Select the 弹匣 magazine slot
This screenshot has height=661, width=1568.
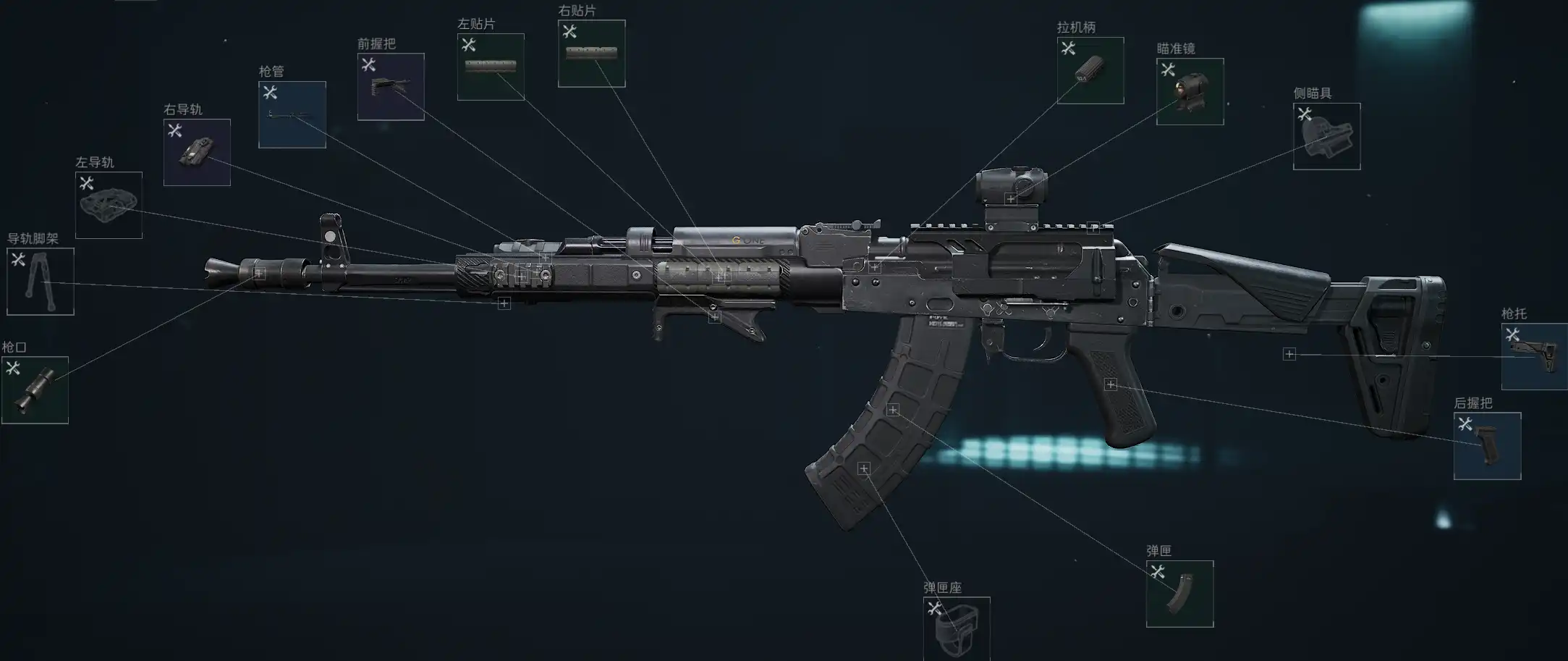pyautogui.click(x=1179, y=594)
